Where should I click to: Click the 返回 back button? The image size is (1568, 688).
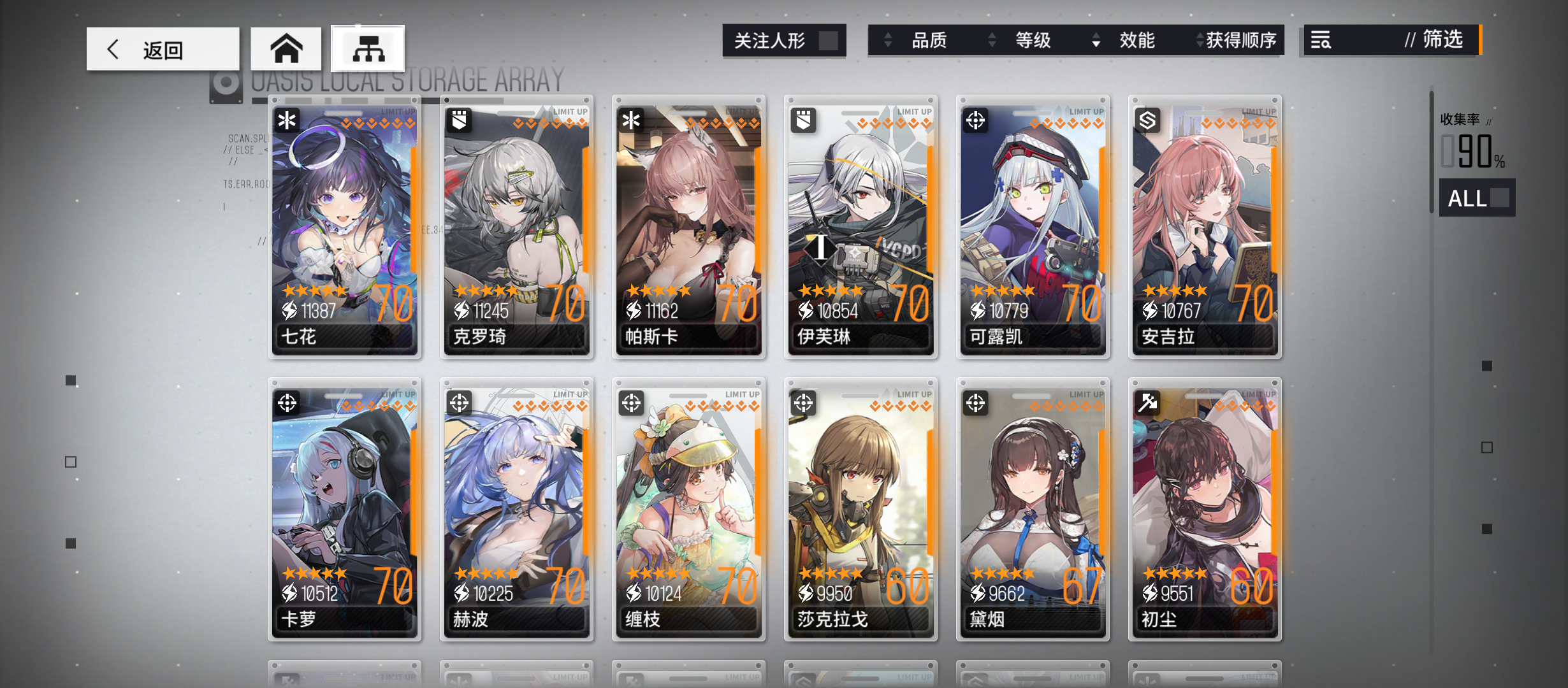(163, 48)
